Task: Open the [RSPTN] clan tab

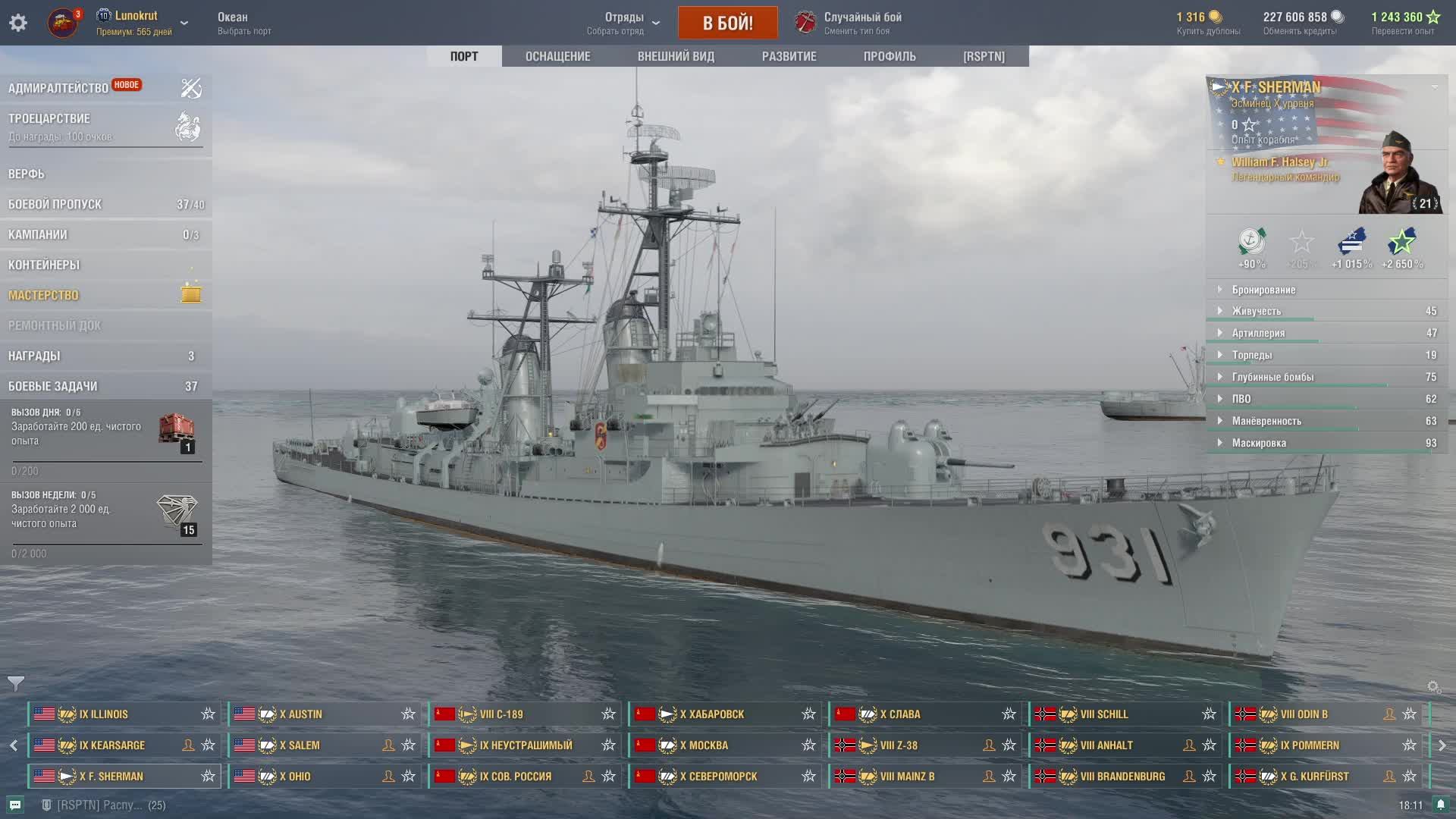Action: click(984, 56)
